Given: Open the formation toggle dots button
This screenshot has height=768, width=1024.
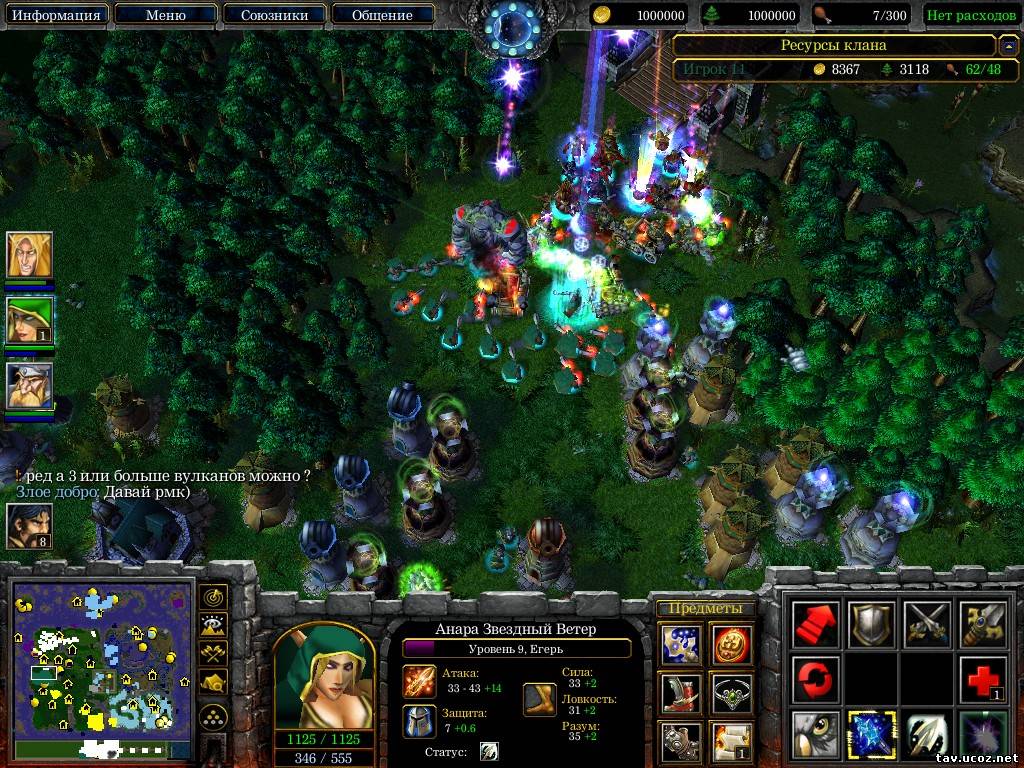Looking at the screenshot, I should [x=213, y=716].
